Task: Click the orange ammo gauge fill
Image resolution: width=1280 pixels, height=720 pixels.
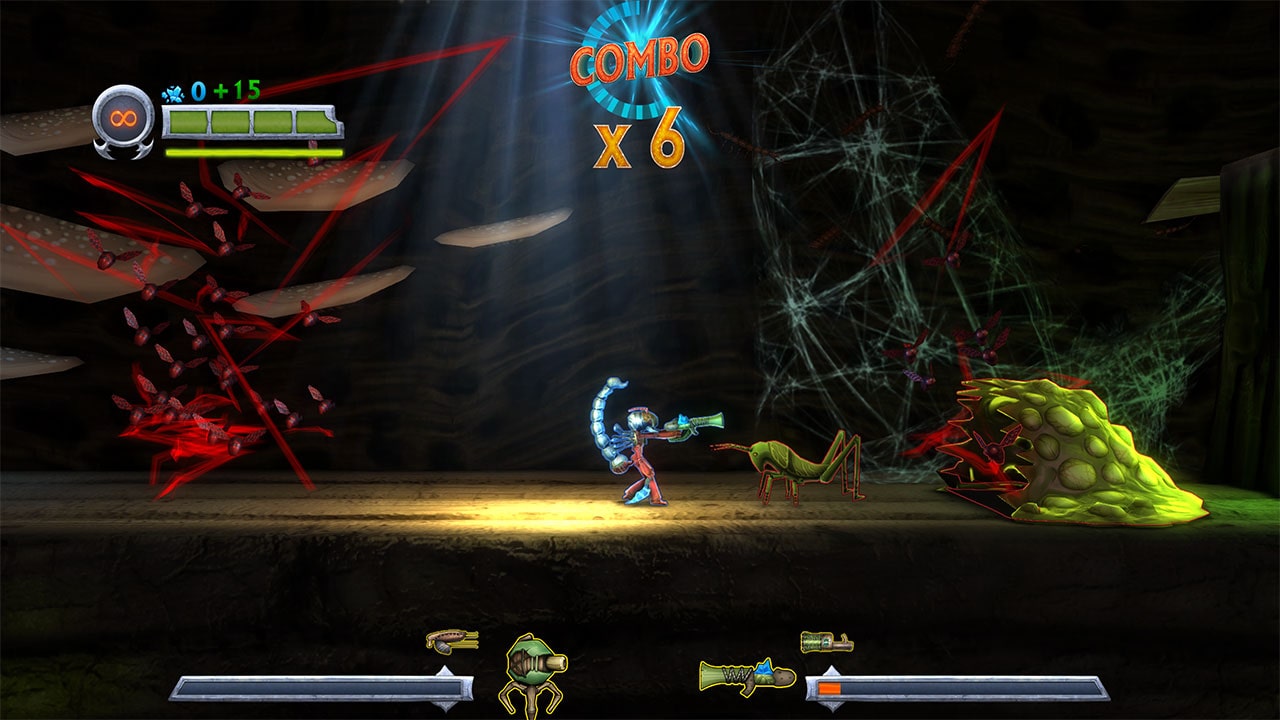Action: click(x=829, y=686)
